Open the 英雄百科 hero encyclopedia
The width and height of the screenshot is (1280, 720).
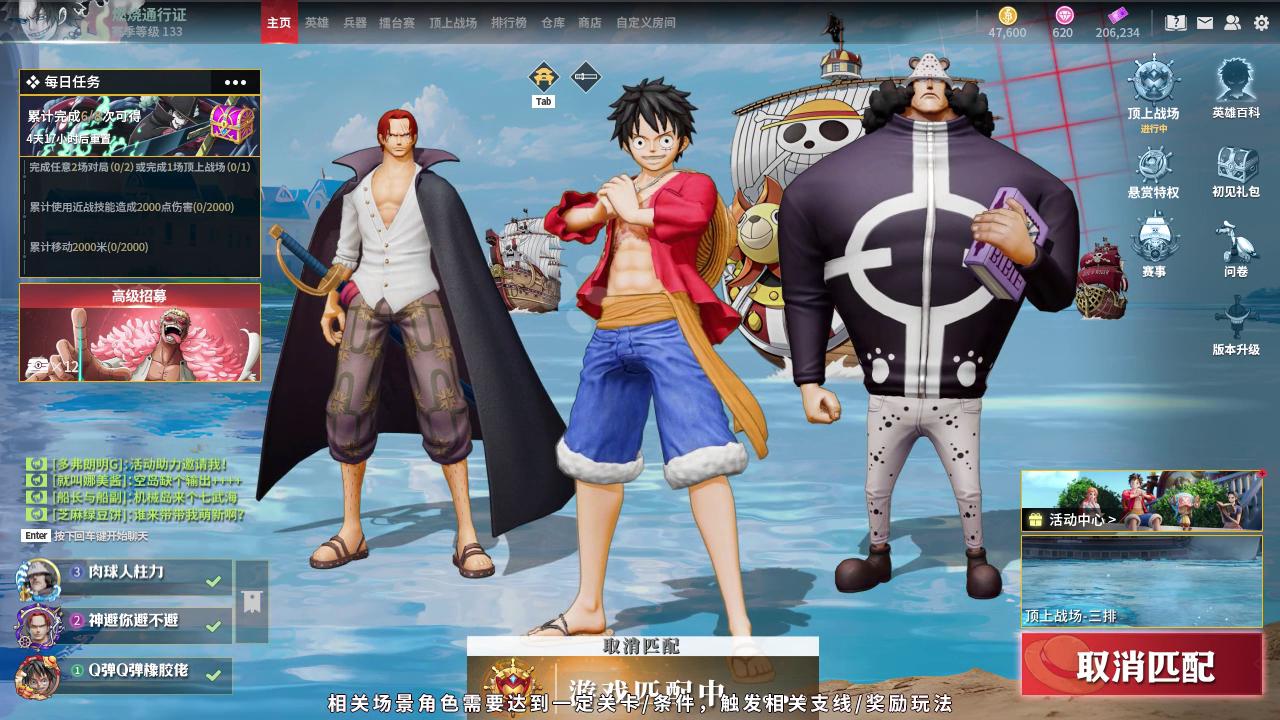click(x=1236, y=88)
